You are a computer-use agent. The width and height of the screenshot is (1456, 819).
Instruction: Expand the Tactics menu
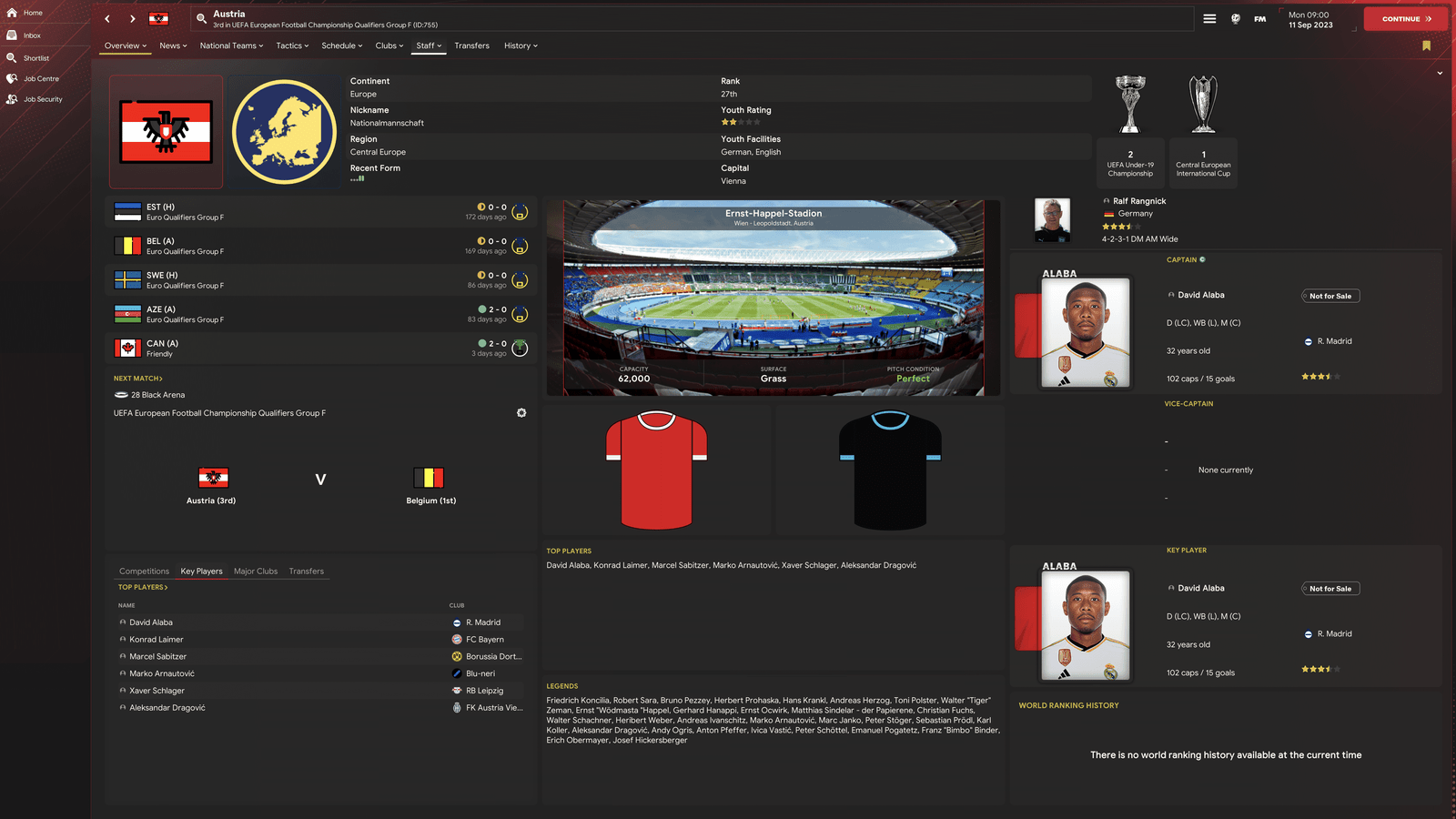[x=292, y=45]
